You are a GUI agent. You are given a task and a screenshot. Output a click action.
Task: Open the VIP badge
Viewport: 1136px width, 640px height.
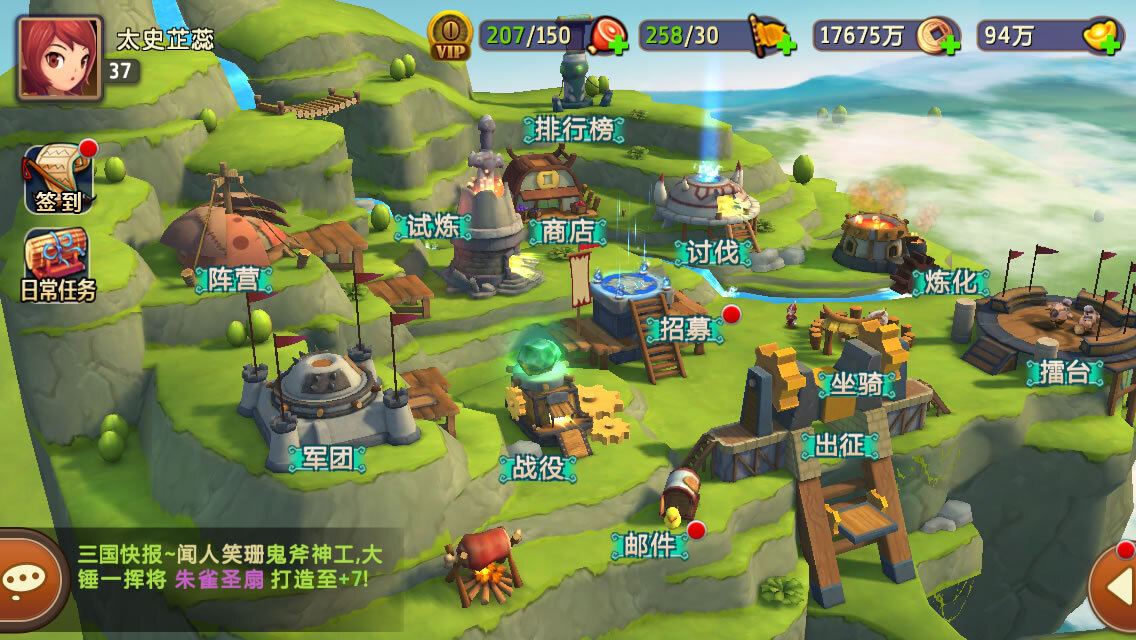(449, 37)
